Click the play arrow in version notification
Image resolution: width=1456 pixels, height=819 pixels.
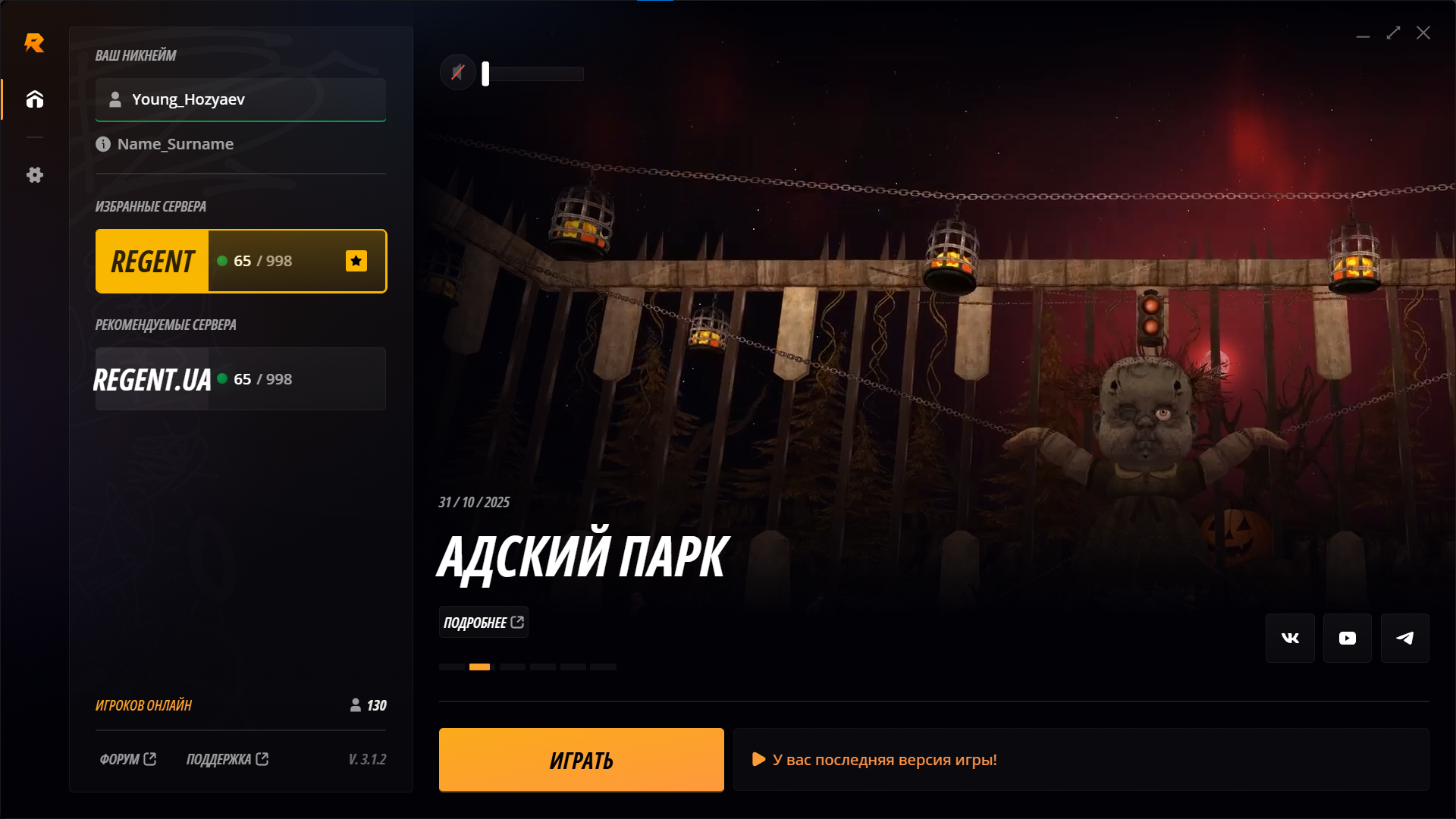point(758,759)
